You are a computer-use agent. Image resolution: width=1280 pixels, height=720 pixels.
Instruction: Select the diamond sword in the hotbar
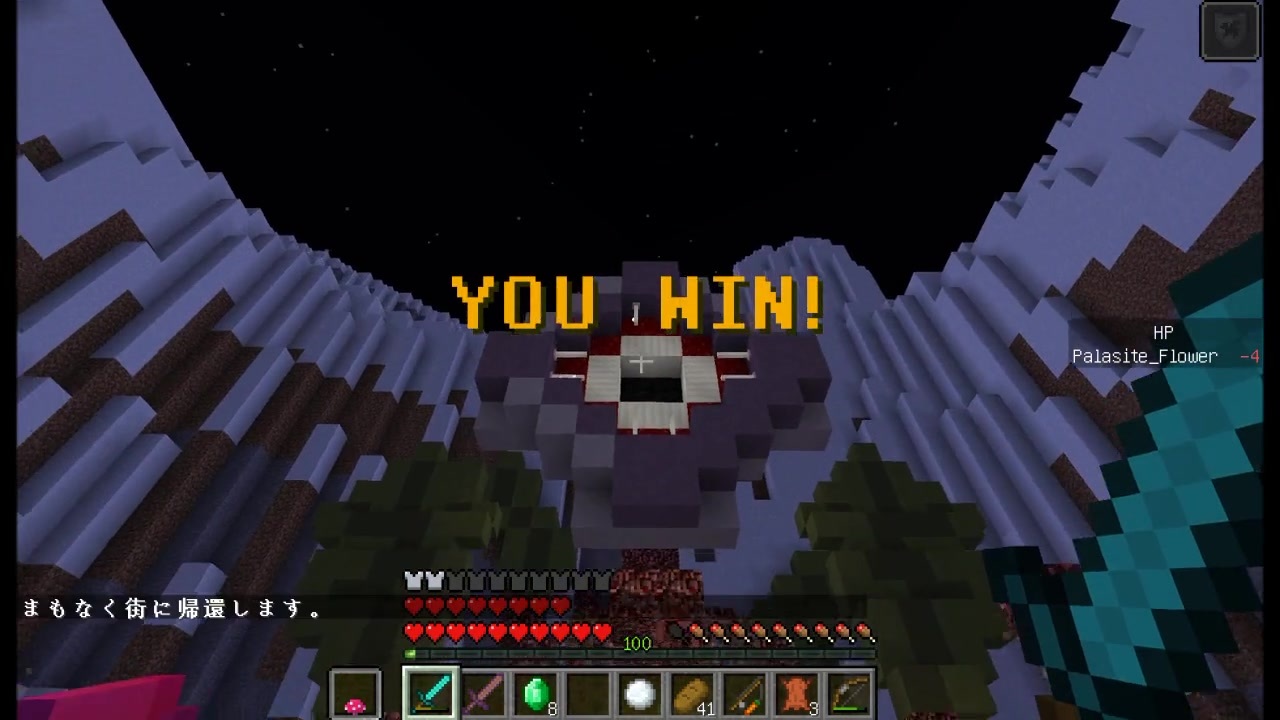(429, 692)
